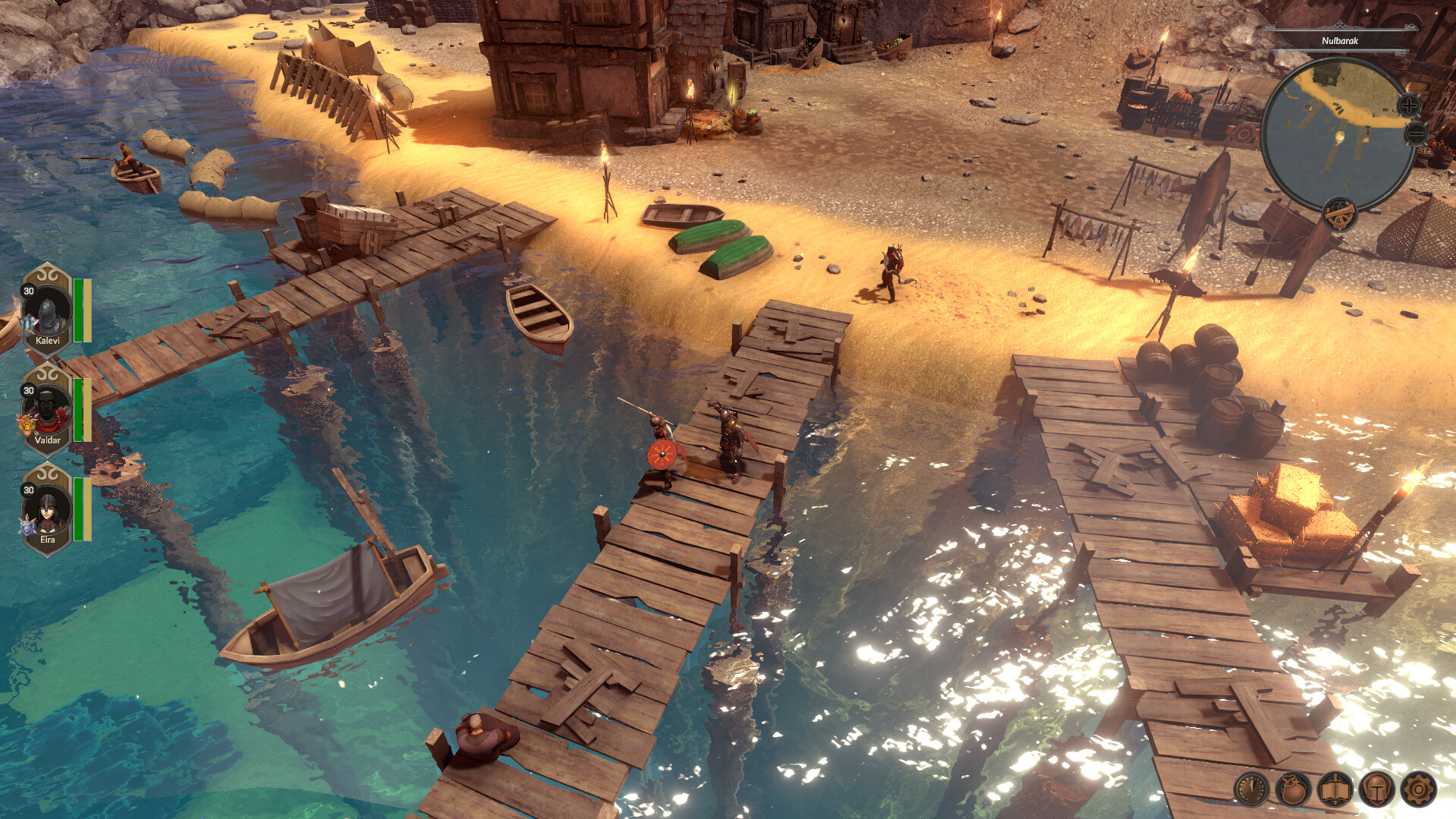
Task: Click the player marker on the minimap
Action: coord(1339,137)
